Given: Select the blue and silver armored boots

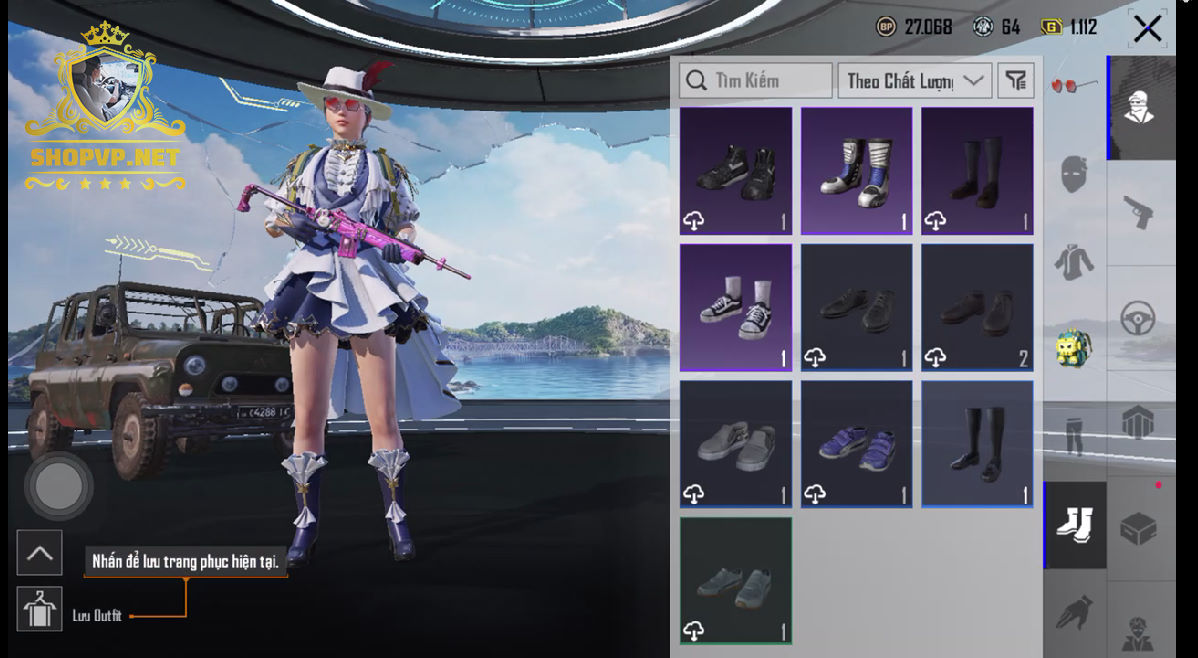Looking at the screenshot, I should 856,171.
